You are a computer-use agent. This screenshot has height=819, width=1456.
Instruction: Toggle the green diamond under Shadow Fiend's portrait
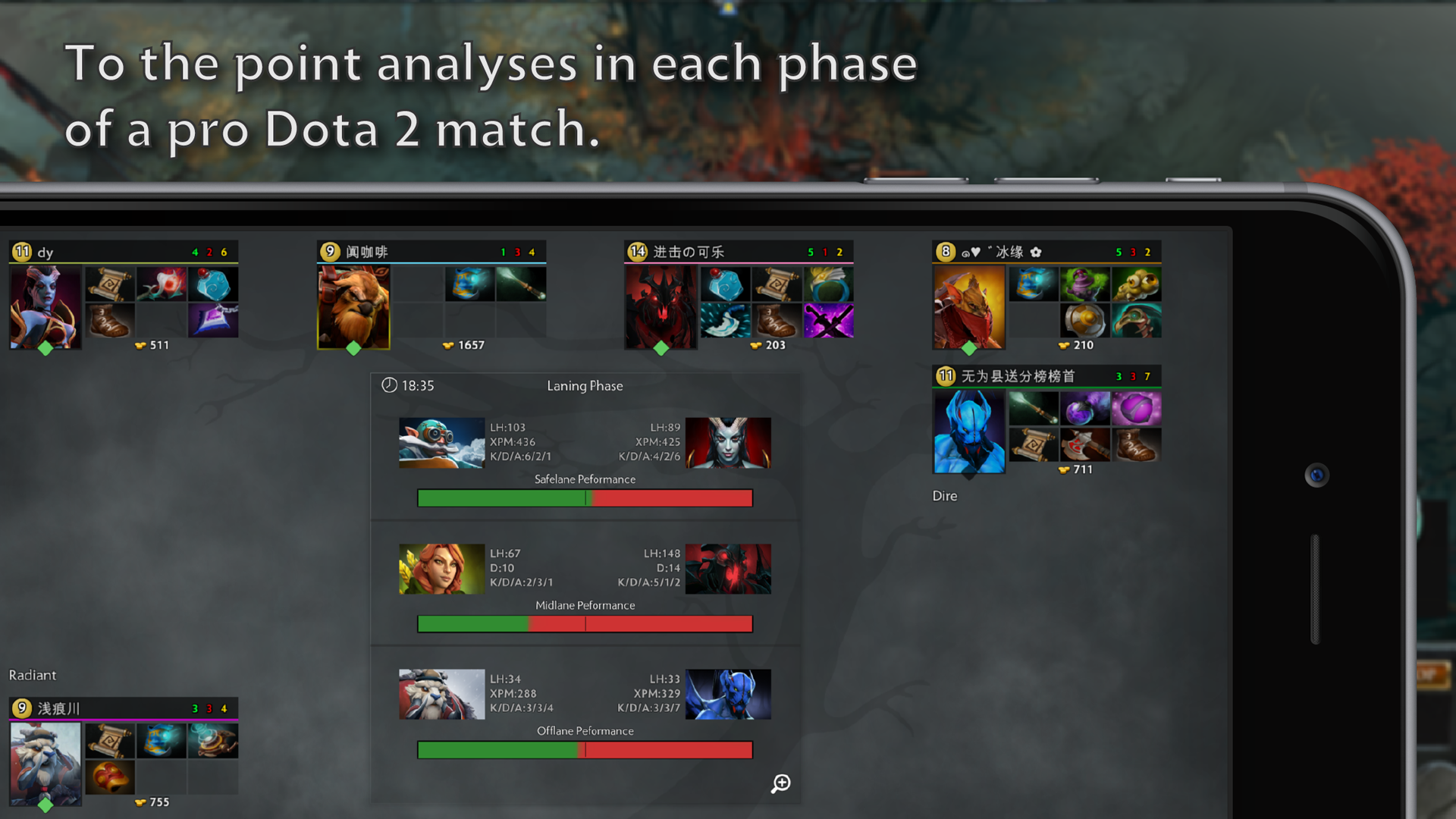pos(661,347)
